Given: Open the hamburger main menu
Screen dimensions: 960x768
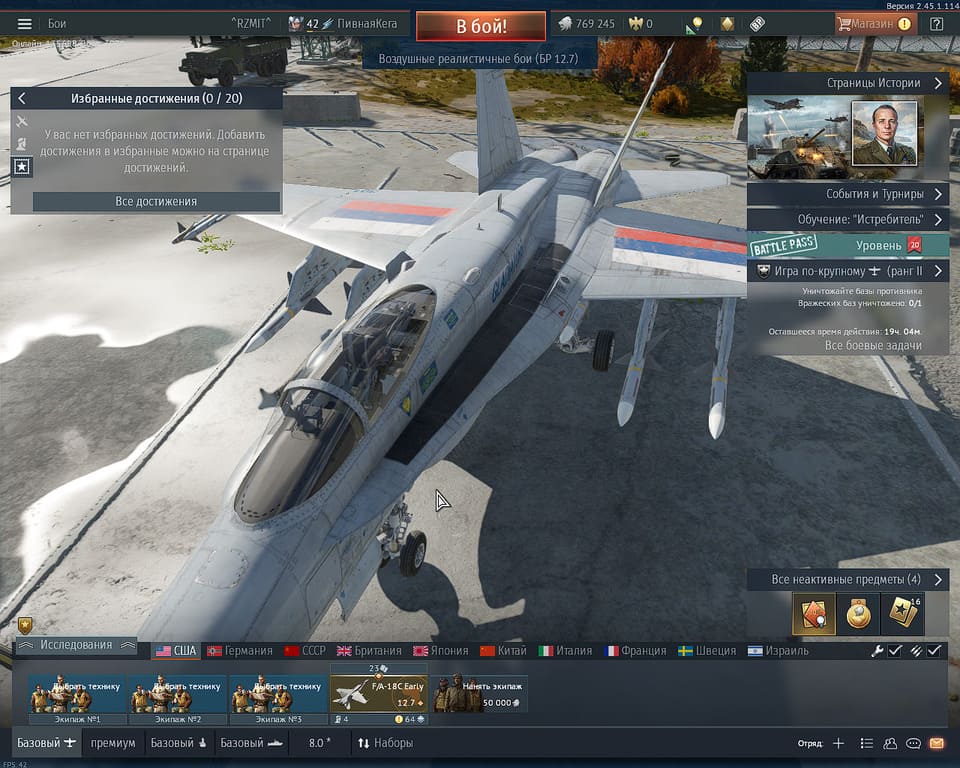Looking at the screenshot, I should [x=25, y=24].
